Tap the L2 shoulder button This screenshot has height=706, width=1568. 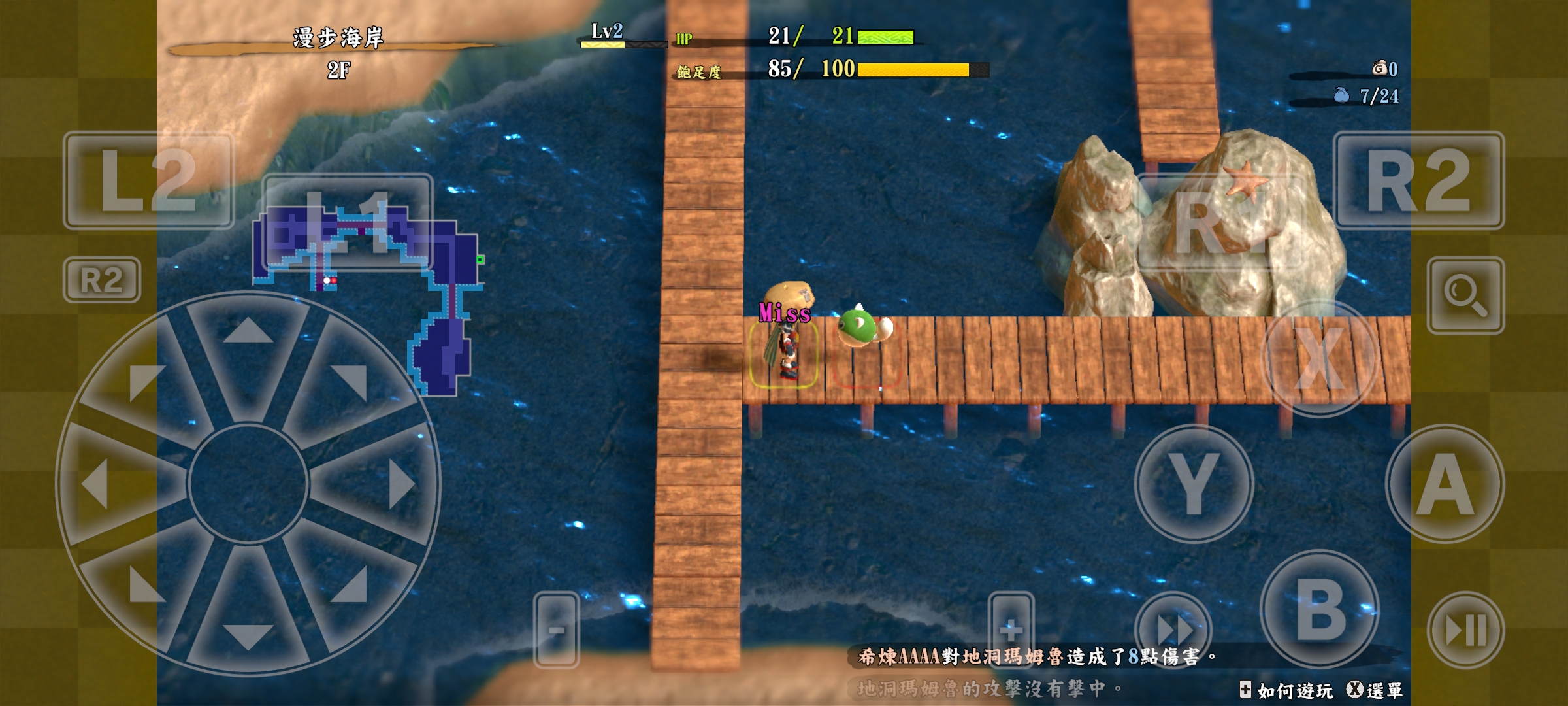point(148,180)
